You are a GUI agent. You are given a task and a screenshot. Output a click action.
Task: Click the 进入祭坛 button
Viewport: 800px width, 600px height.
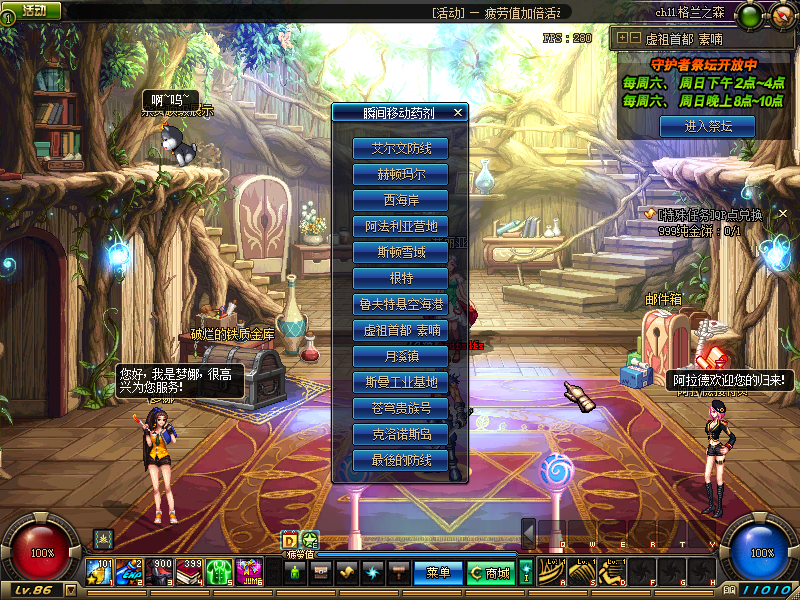pos(707,126)
